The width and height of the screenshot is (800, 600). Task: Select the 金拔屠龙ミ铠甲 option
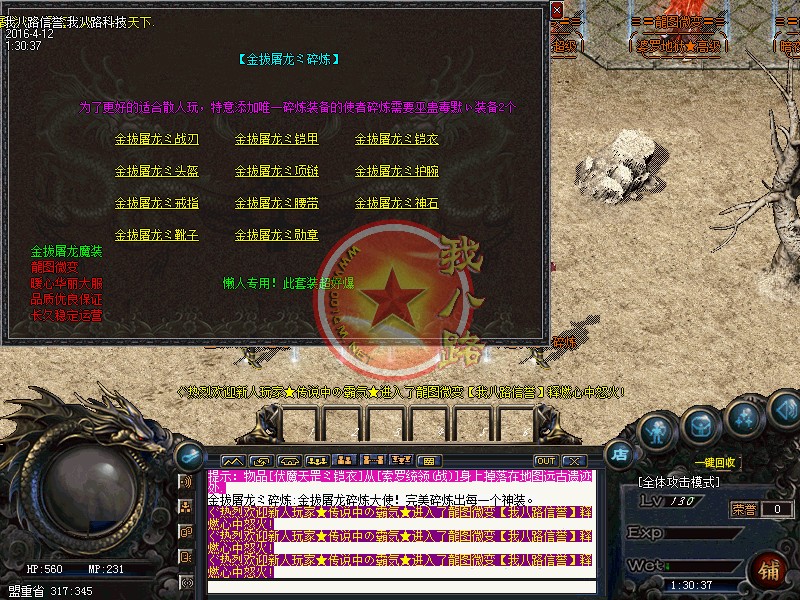[277, 139]
